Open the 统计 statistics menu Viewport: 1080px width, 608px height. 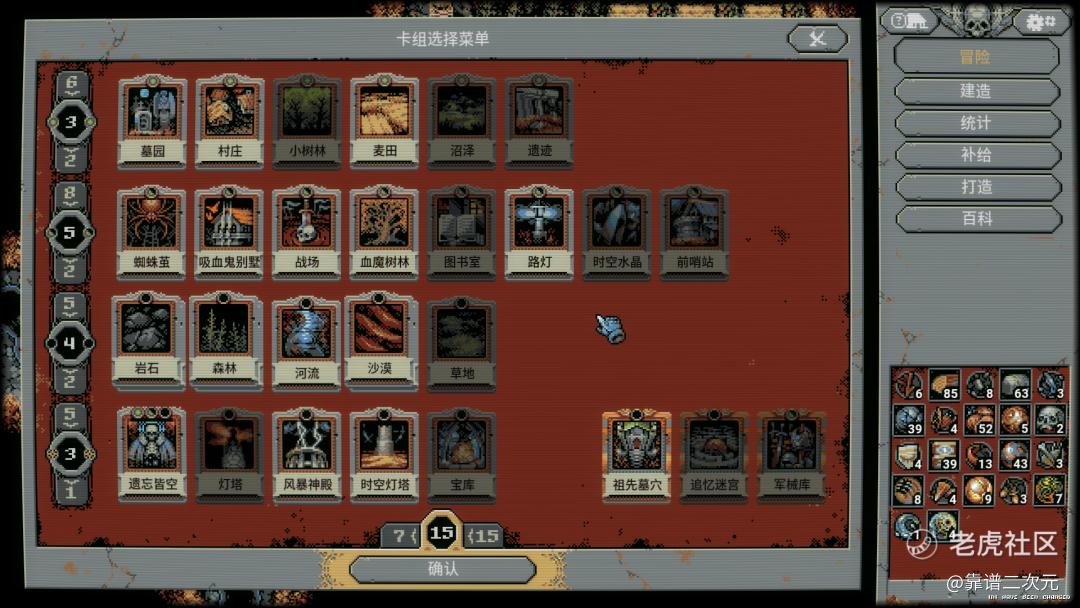pyautogui.click(x=976, y=123)
